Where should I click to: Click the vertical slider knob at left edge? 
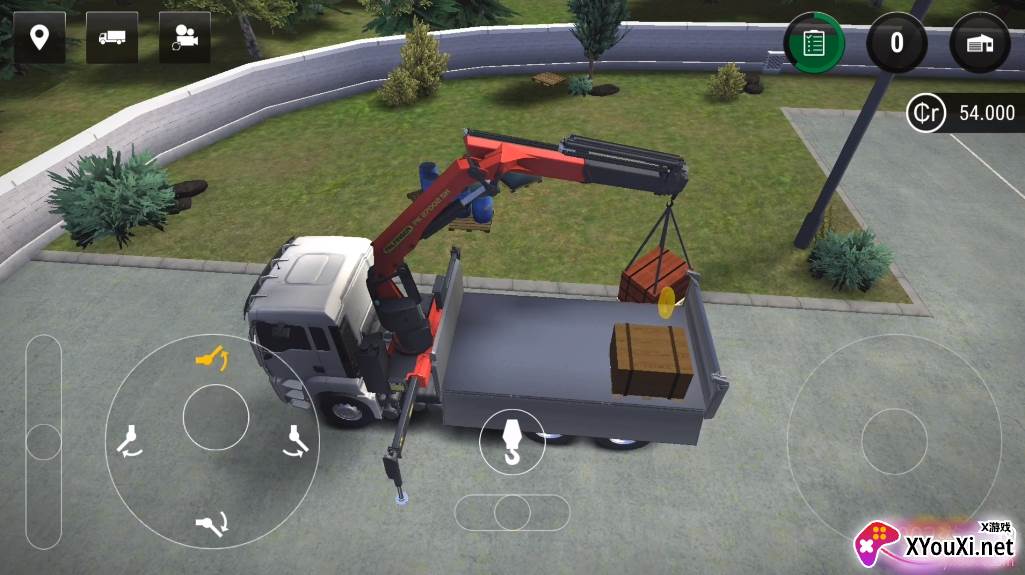(x=44, y=441)
